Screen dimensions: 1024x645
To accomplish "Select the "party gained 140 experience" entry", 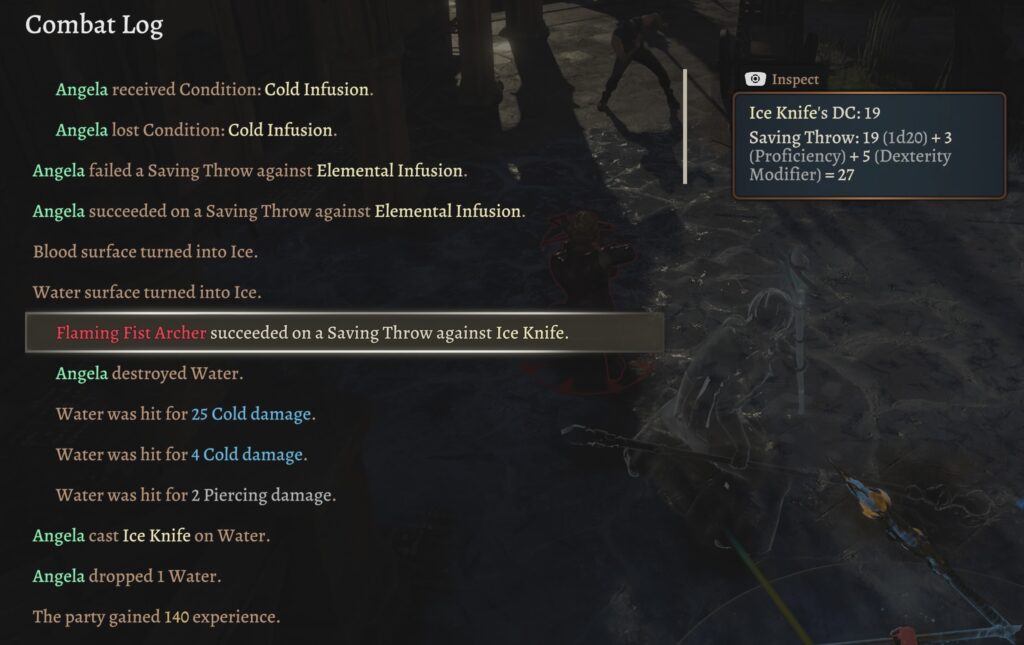I will pos(156,617).
